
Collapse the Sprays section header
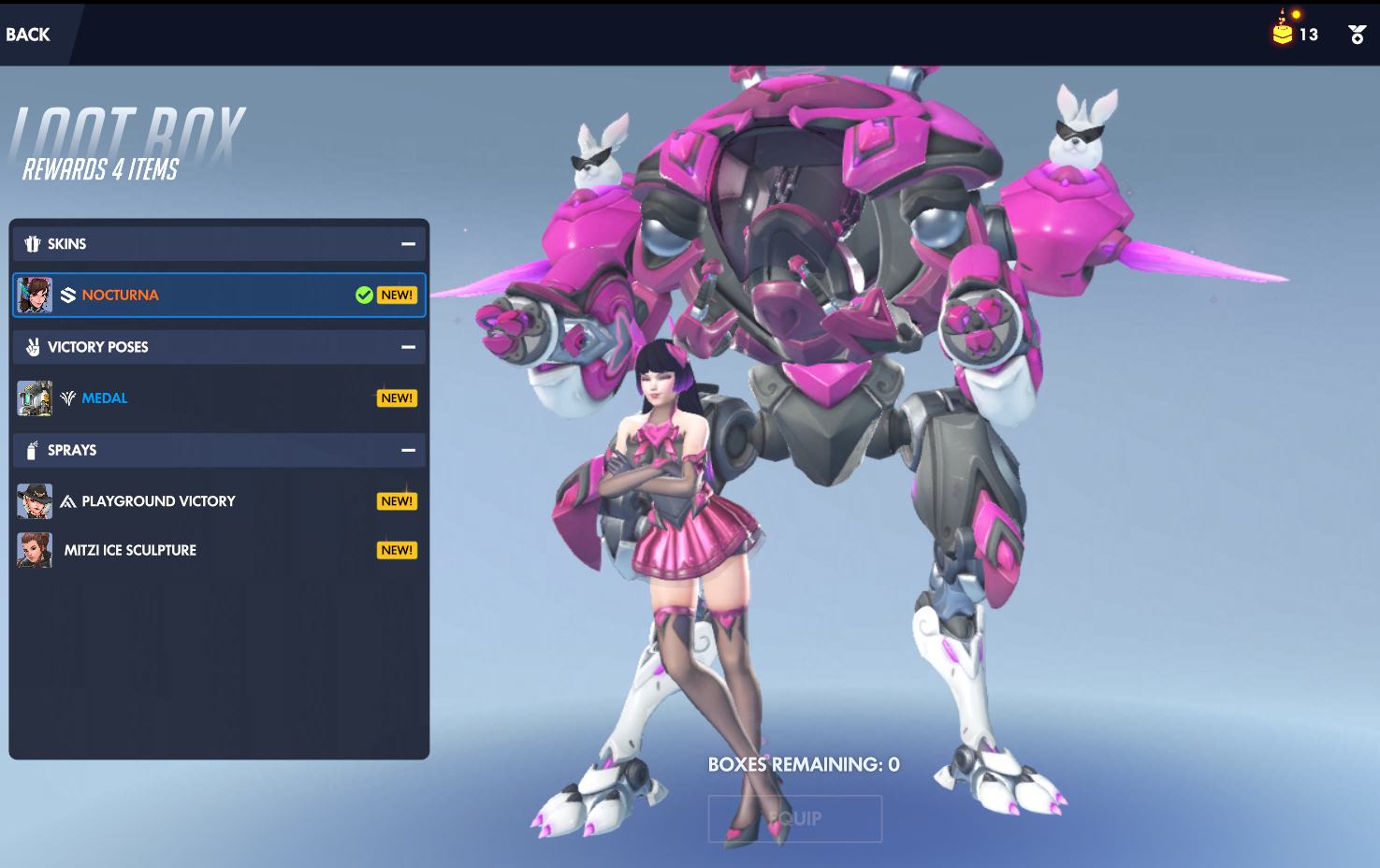click(x=408, y=450)
